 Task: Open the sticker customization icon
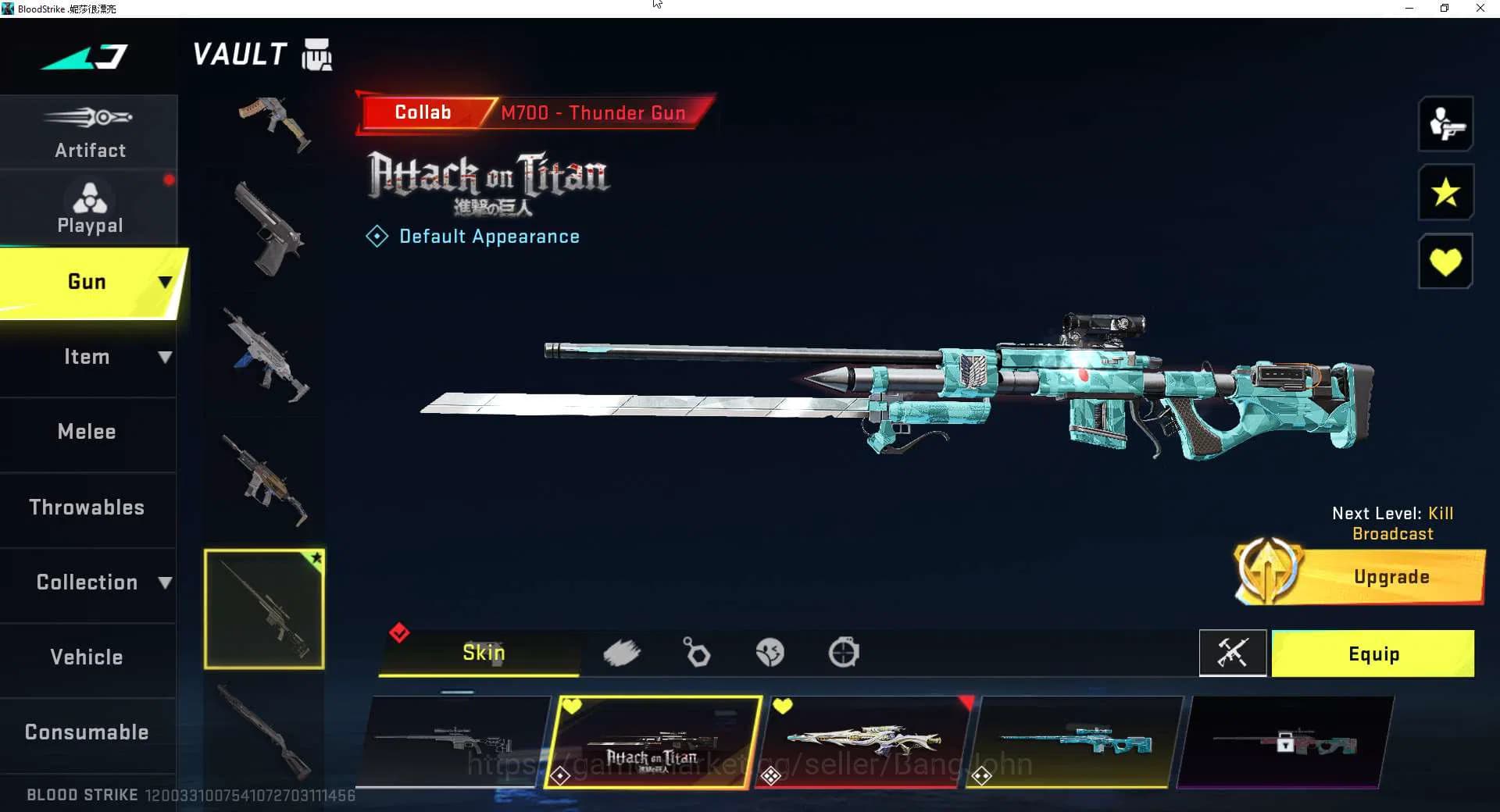coord(770,653)
